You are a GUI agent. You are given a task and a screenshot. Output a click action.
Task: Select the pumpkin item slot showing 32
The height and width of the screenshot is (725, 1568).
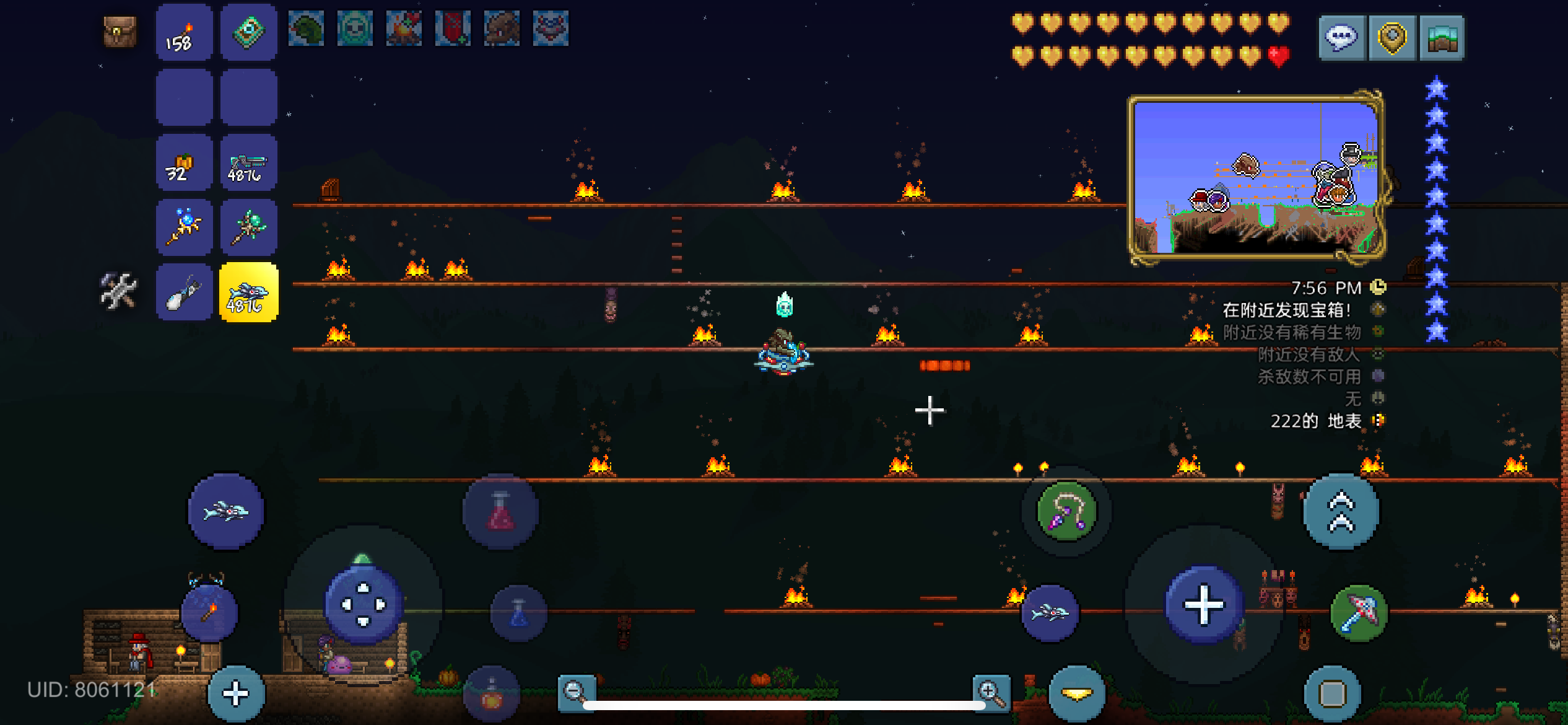[x=183, y=162]
